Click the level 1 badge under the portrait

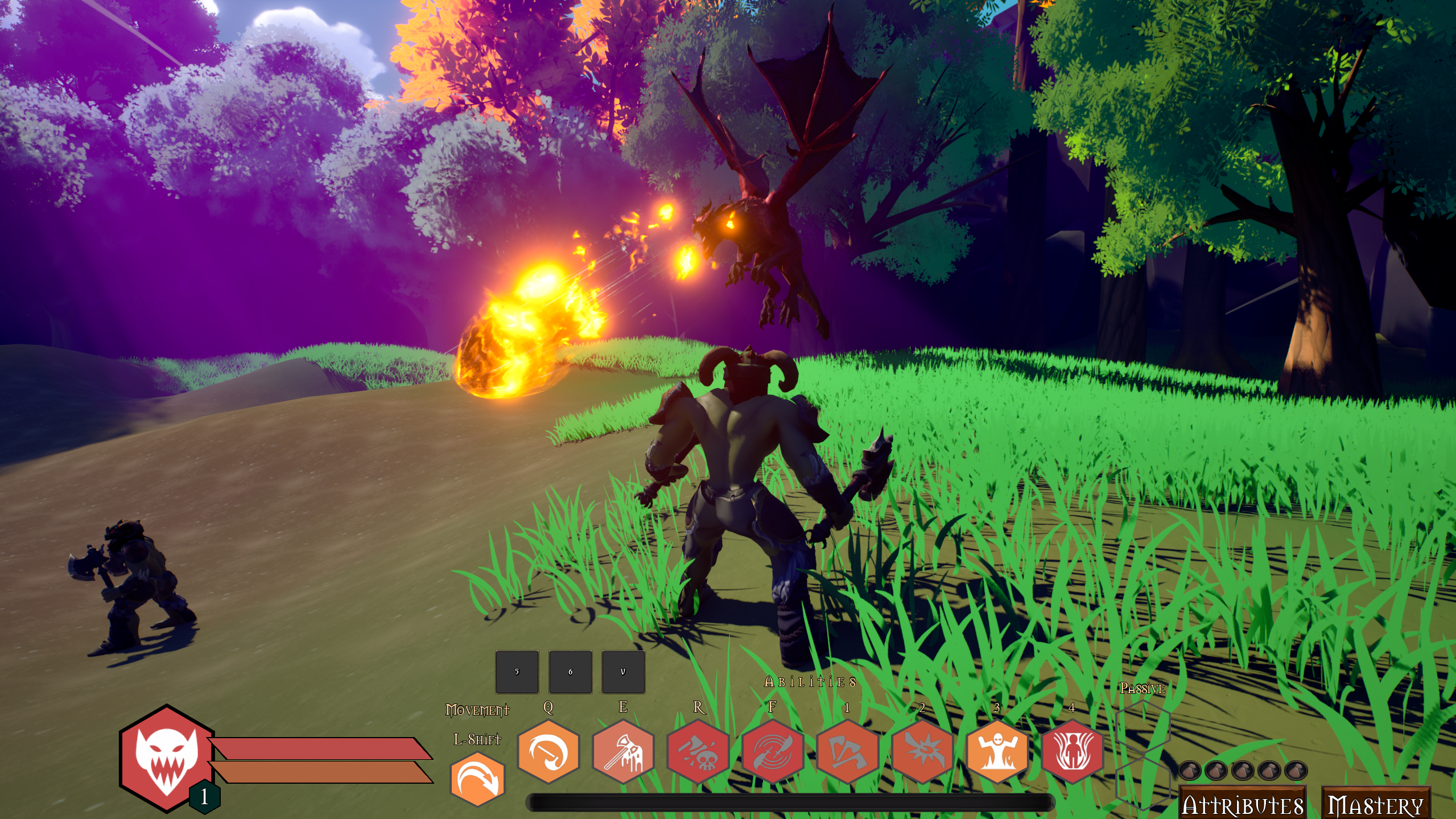pyautogui.click(x=205, y=797)
